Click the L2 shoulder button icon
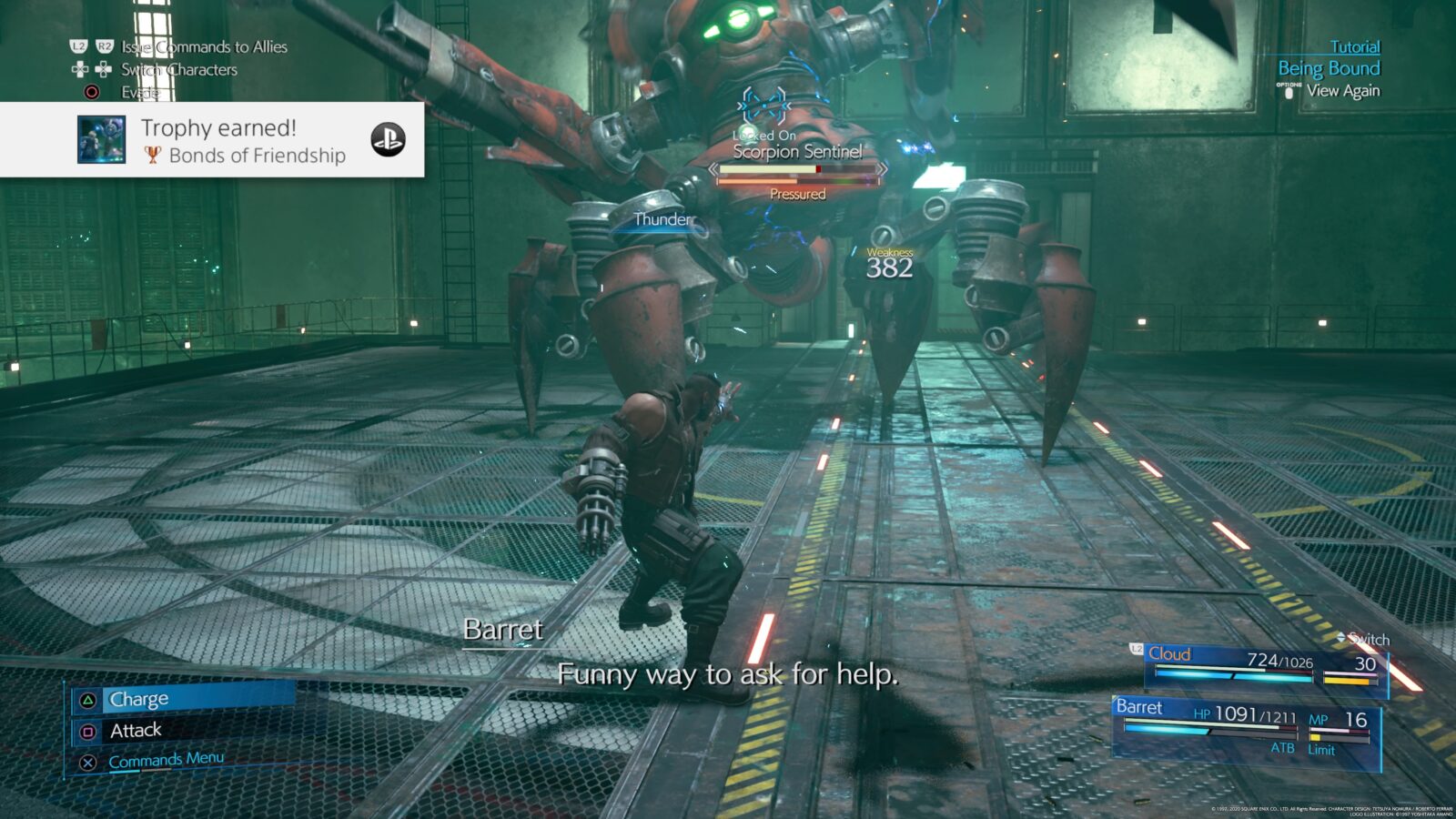This screenshot has height=819, width=1456. pyautogui.click(x=79, y=46)
